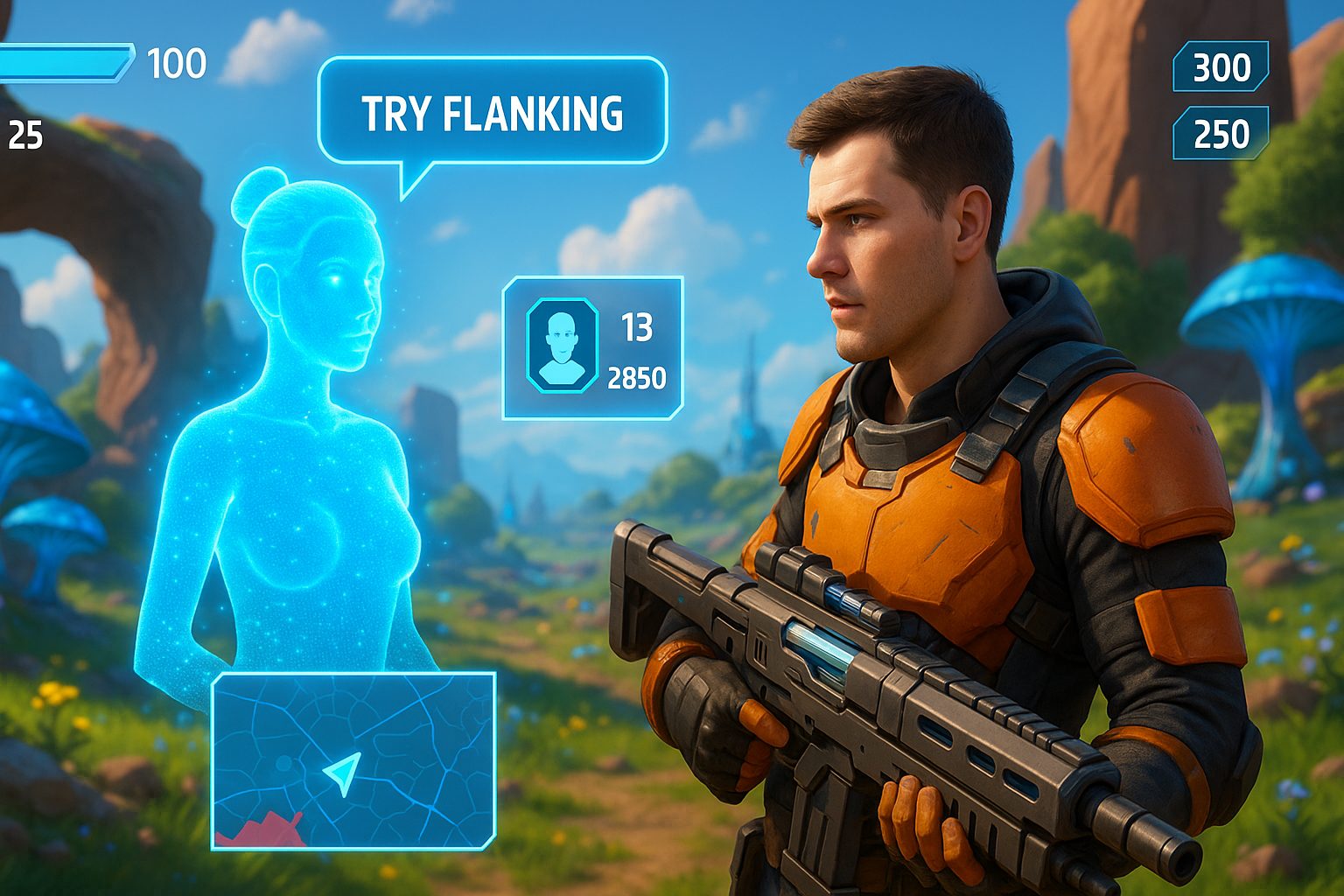Click the 100 health value label
1344x896 pixels.
179,63
